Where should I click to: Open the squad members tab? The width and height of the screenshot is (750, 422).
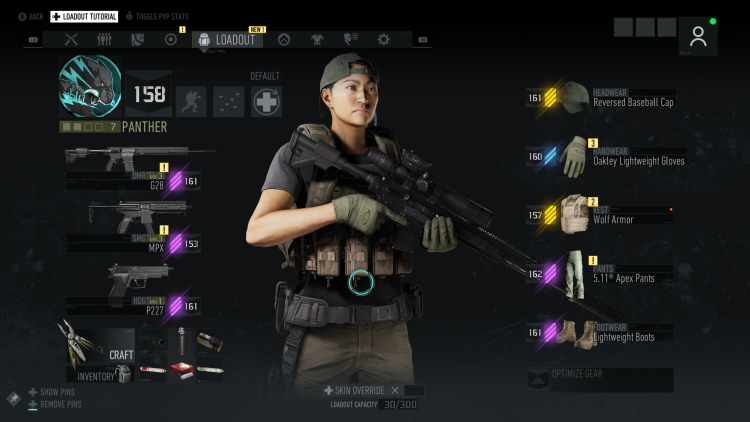(x=104, y=40)
